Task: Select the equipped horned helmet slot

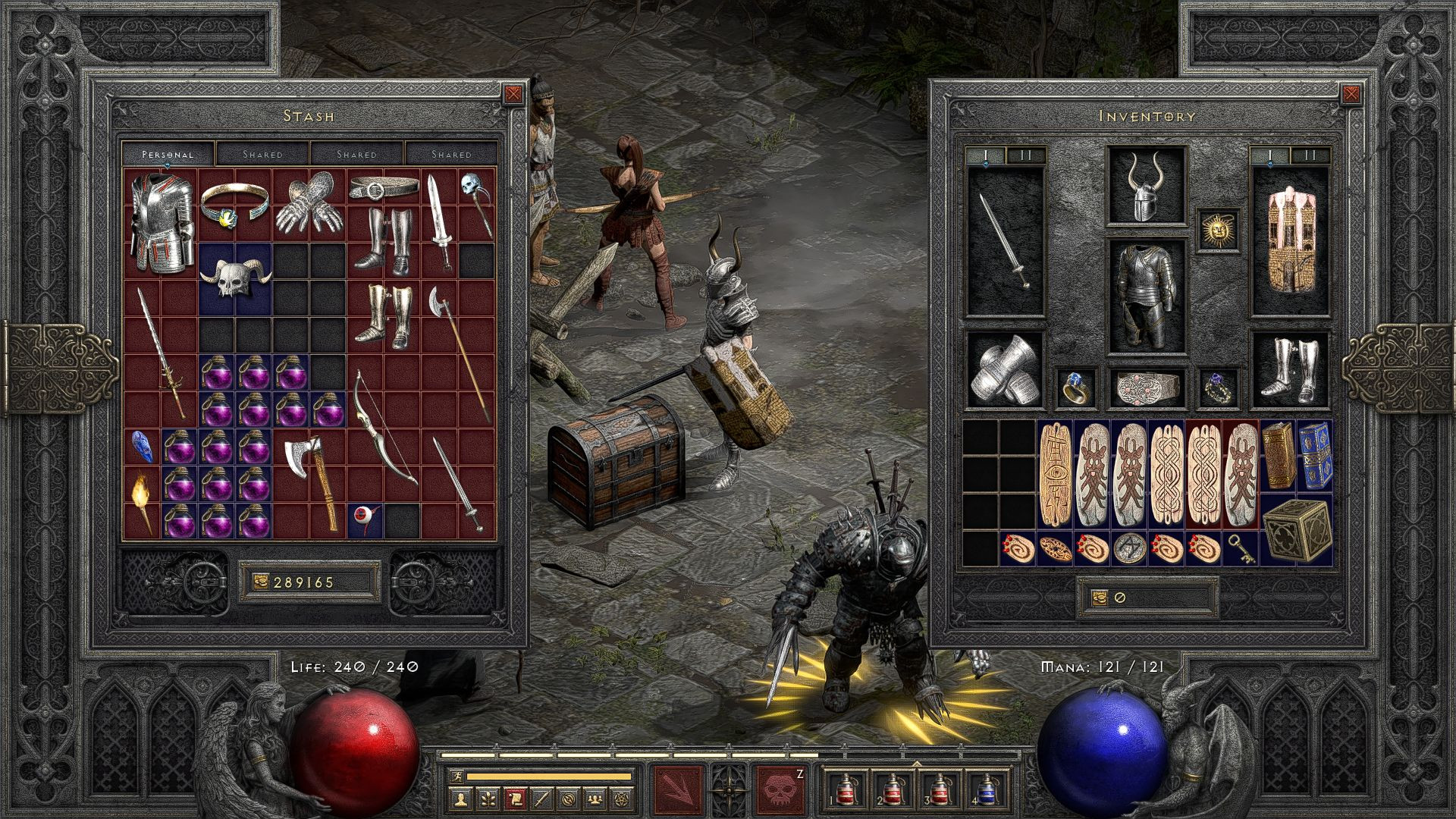Action: 1146,186
